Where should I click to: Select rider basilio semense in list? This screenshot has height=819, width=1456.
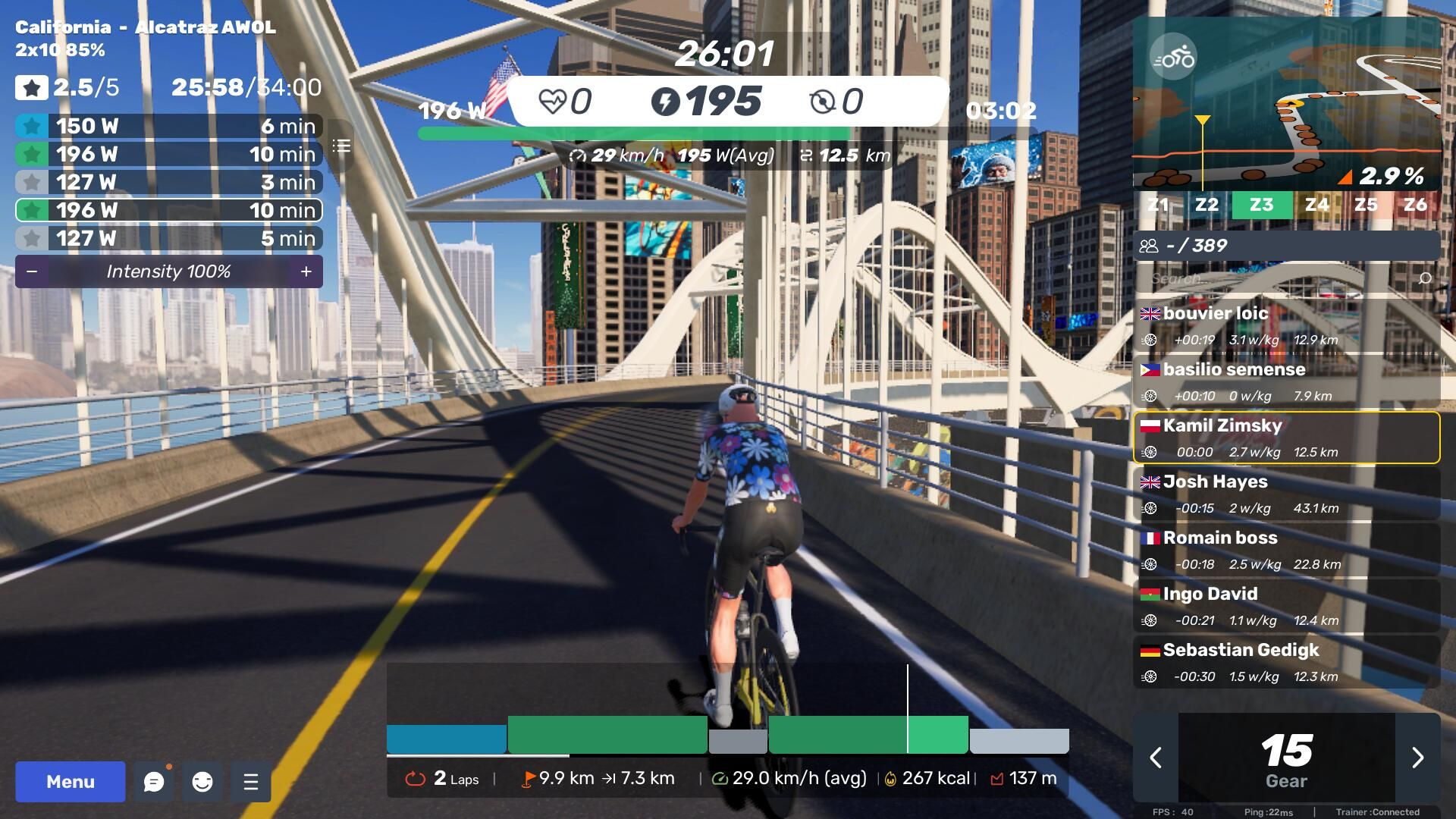pos(1286,381)
